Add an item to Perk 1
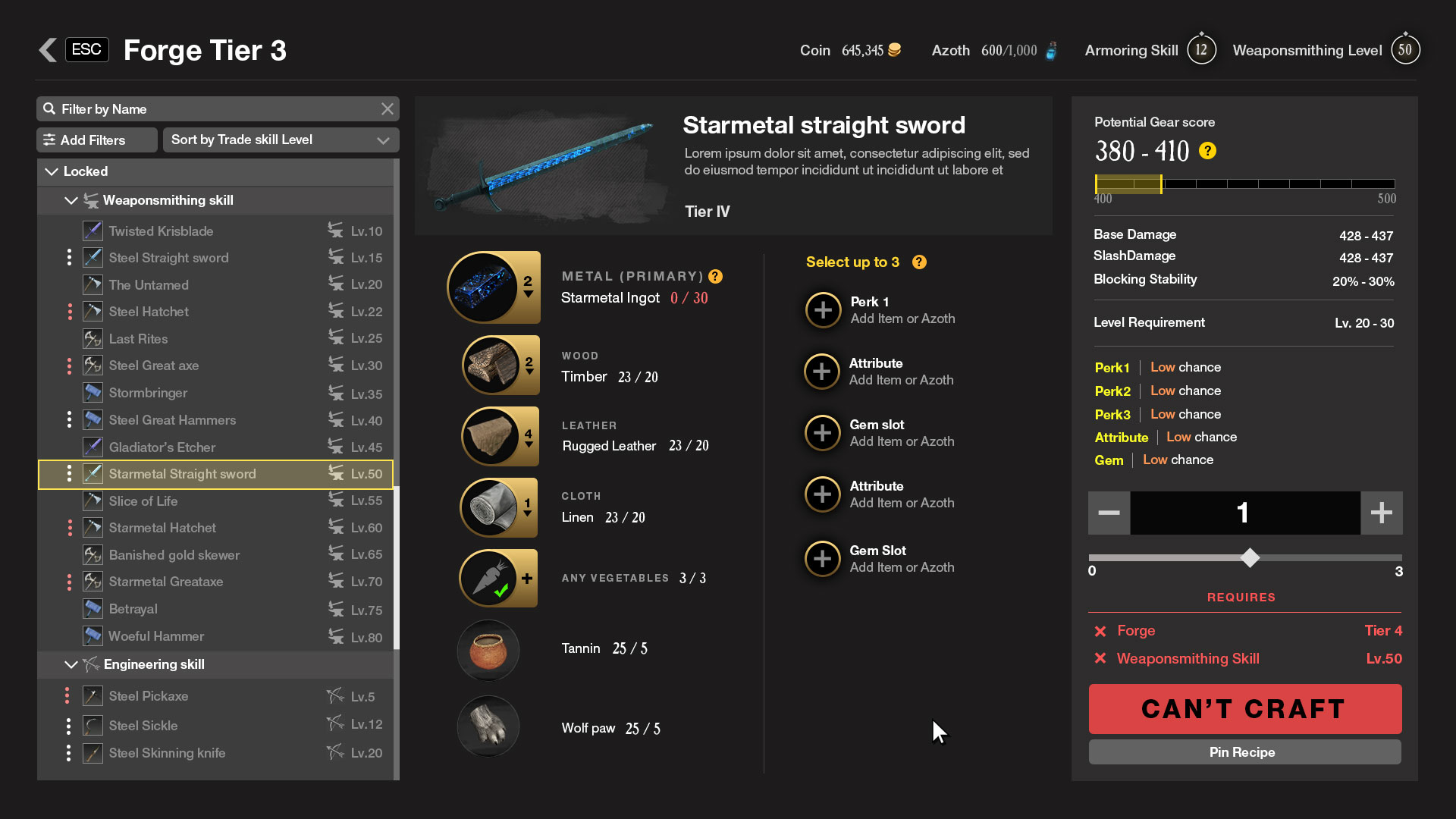The height and width of the screenshot is (819, 1456). pos(823,310)
